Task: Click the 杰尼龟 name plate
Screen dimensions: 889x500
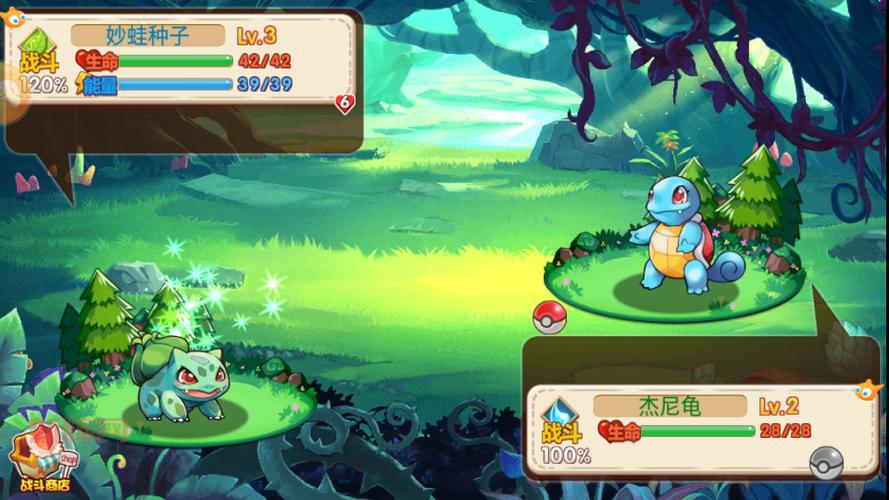Action: (x=669, y=406)
